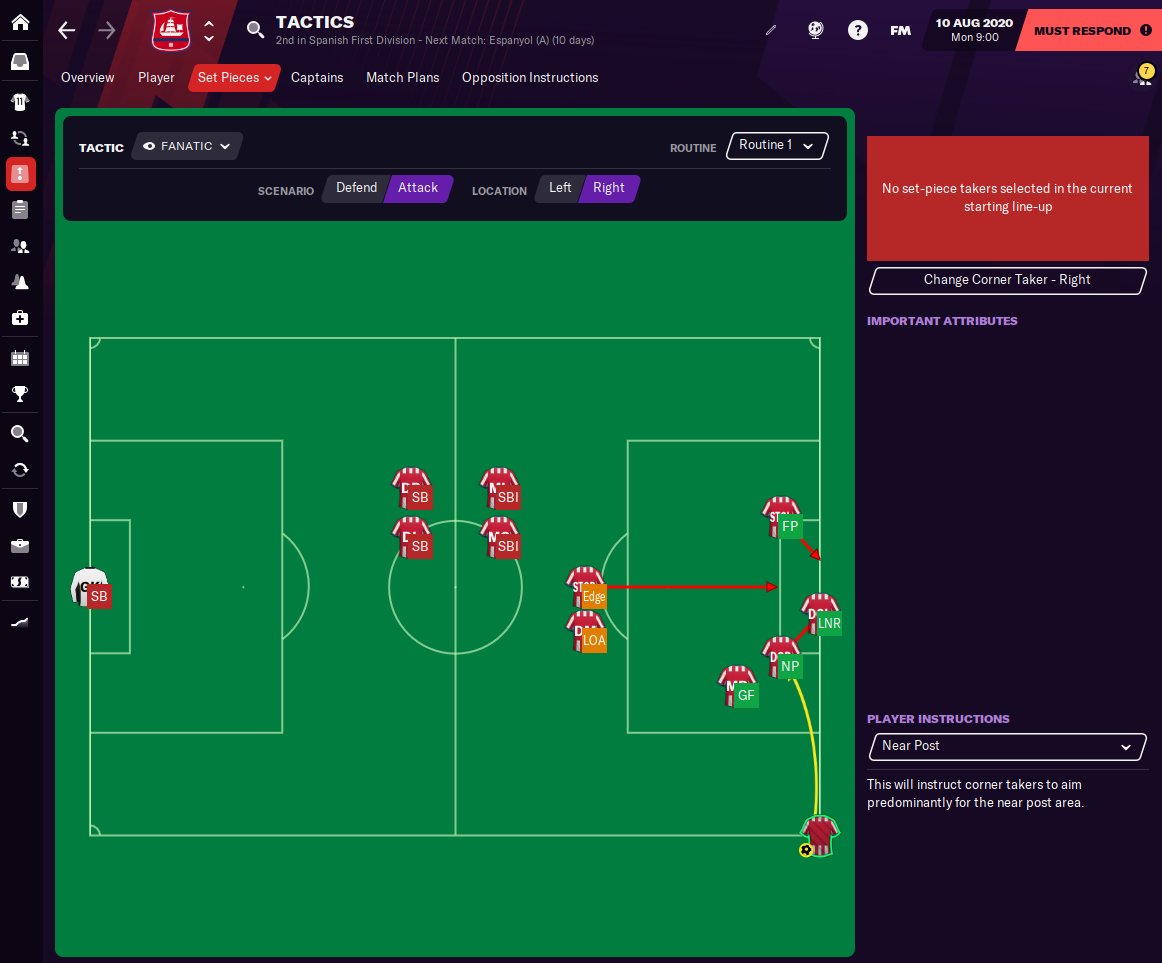The width and height of the screenshot is (1162, 963).
Task: Open the FM menu
Action: tap(900, 30)
